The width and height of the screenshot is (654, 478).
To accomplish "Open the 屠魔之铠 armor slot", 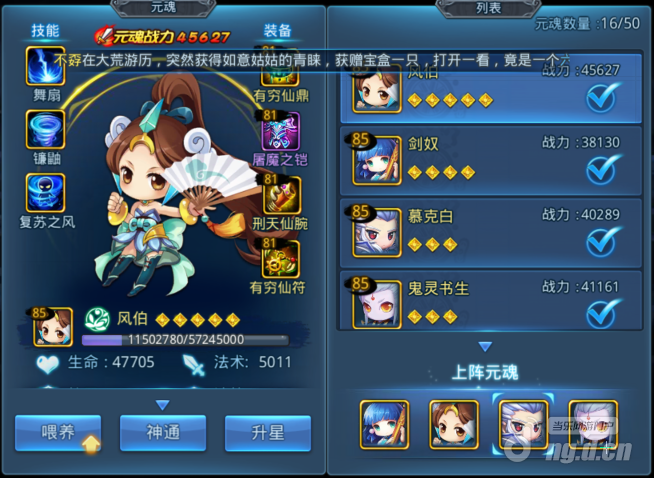I will [280, 130].
